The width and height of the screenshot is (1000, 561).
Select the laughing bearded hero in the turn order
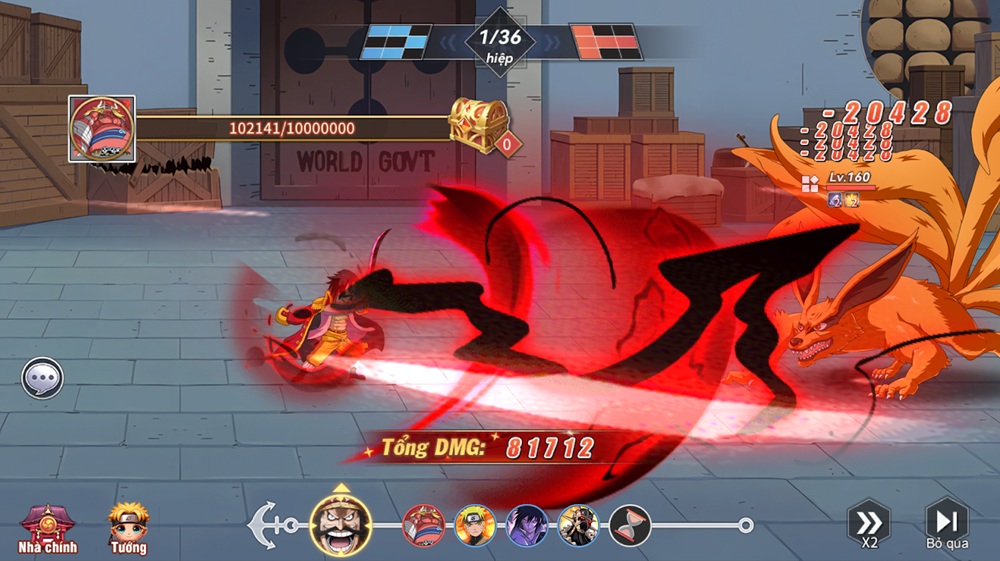(341, 524)
